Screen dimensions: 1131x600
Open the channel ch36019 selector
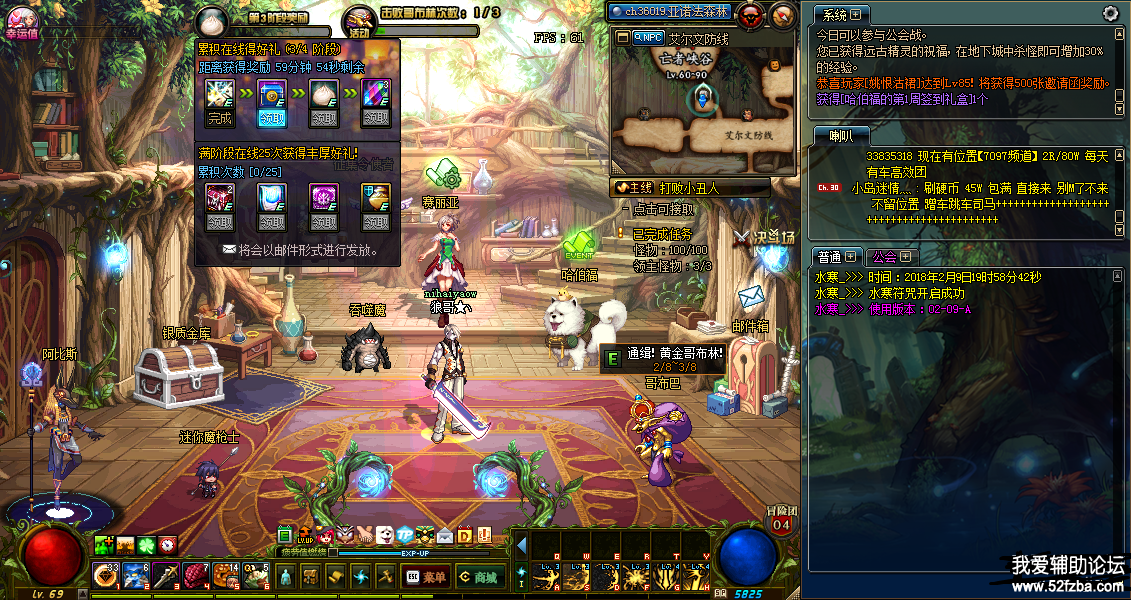point(676,12)
